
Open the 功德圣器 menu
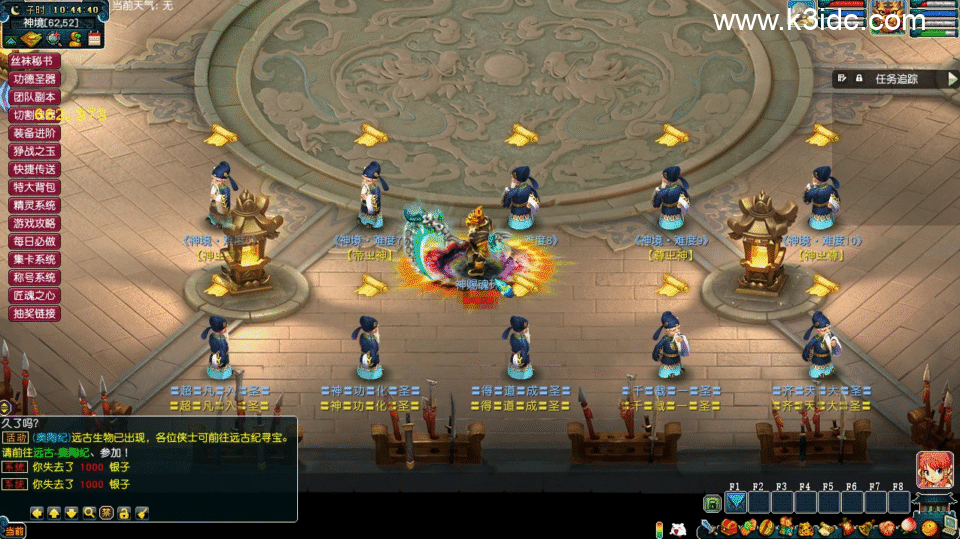point(35,79)
